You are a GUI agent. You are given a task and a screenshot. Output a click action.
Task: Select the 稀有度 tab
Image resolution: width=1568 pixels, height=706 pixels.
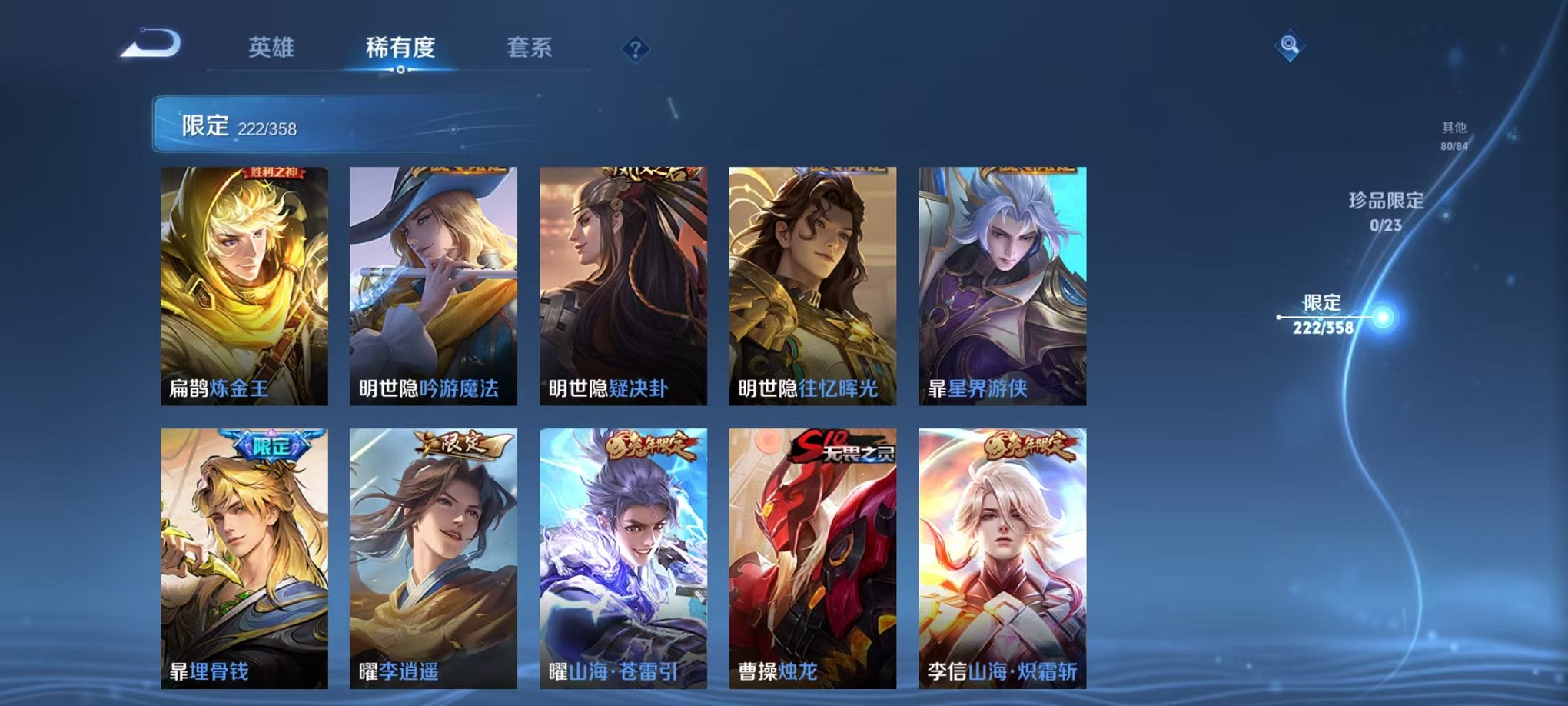click(x=398, y=46)
